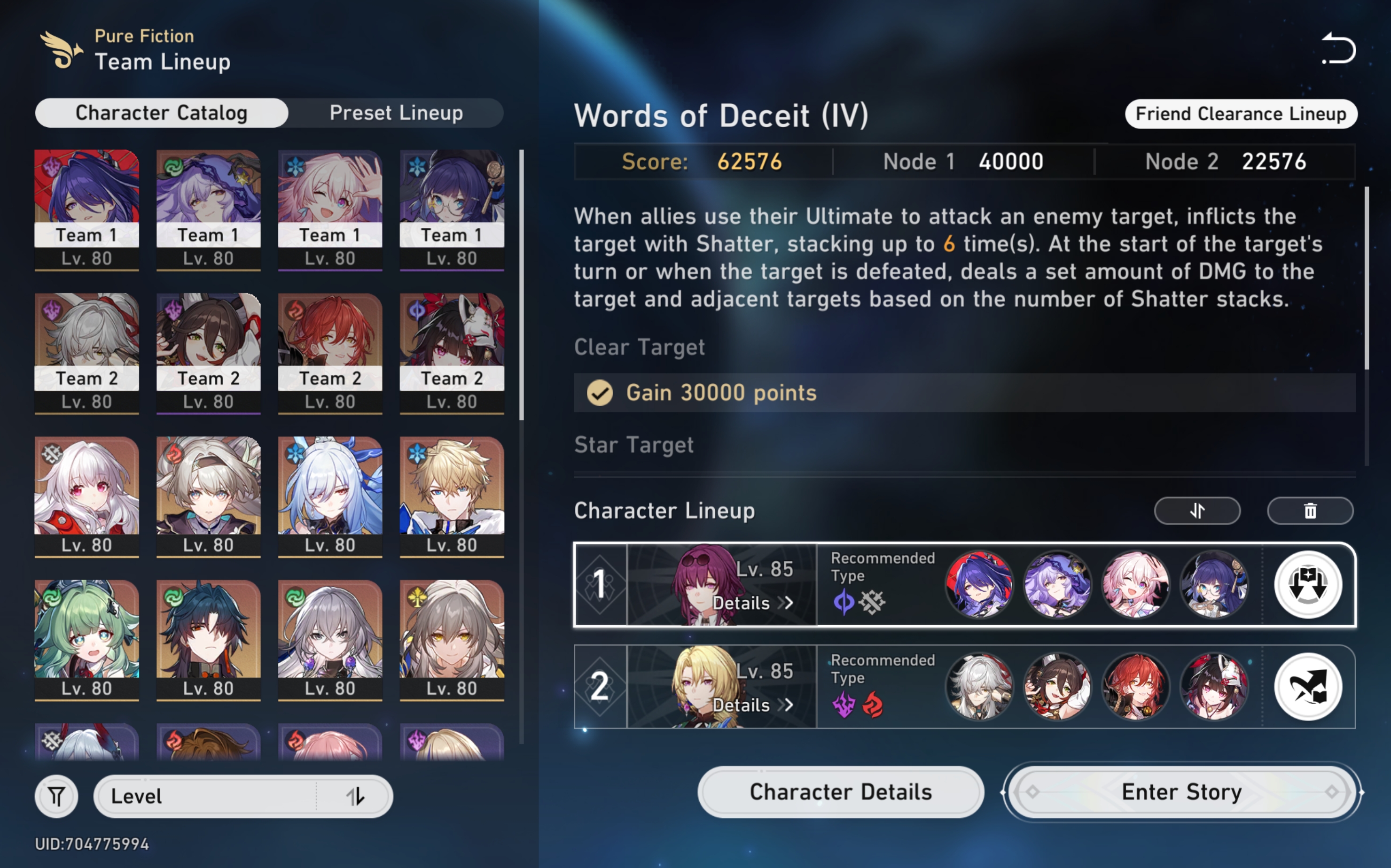Click the Imaginary type icon beside Quantum
1391x868 pixels.
point(872,602)
